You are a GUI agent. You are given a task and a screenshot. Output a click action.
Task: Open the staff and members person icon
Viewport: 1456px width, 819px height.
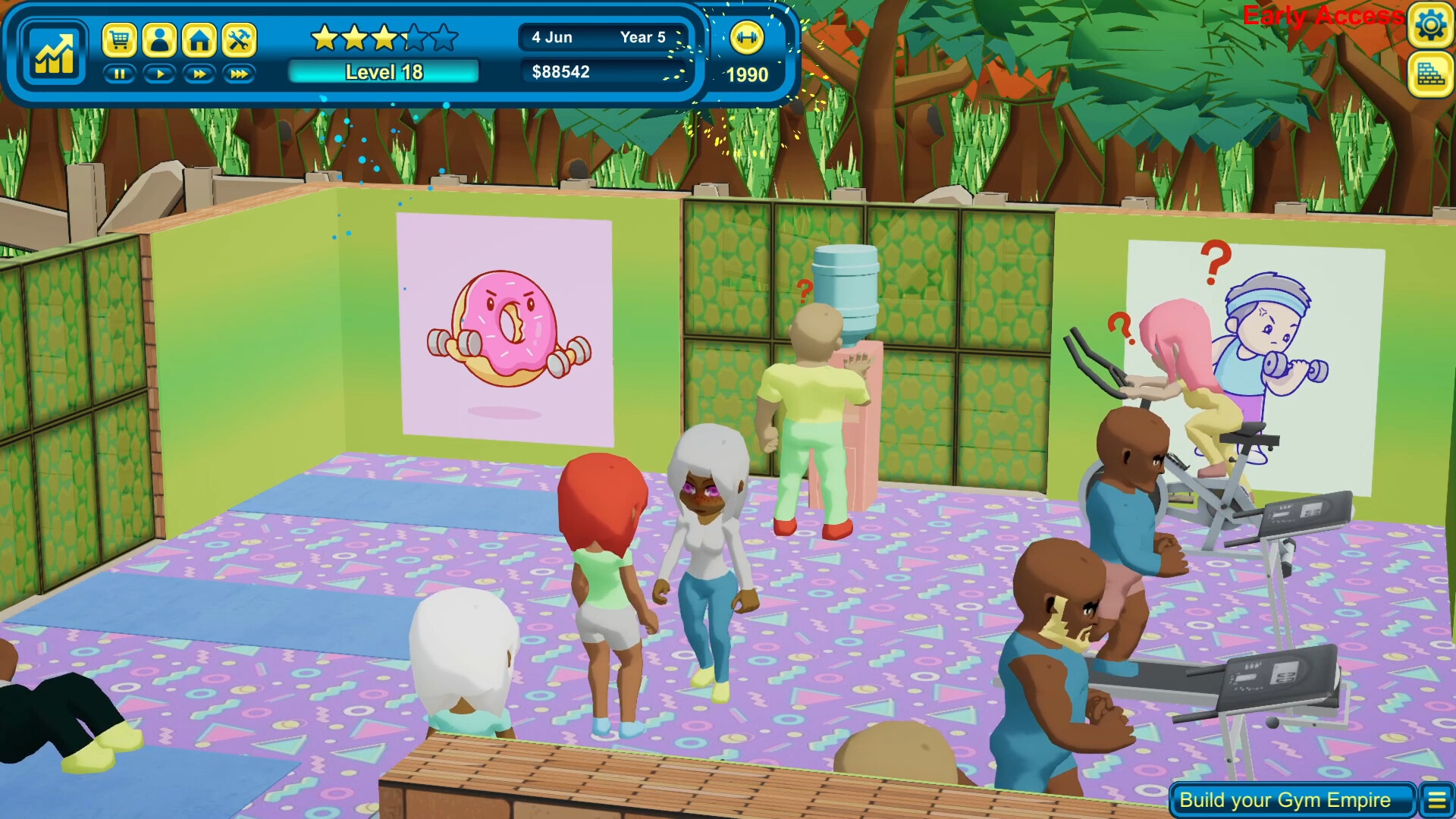point(159,39)
